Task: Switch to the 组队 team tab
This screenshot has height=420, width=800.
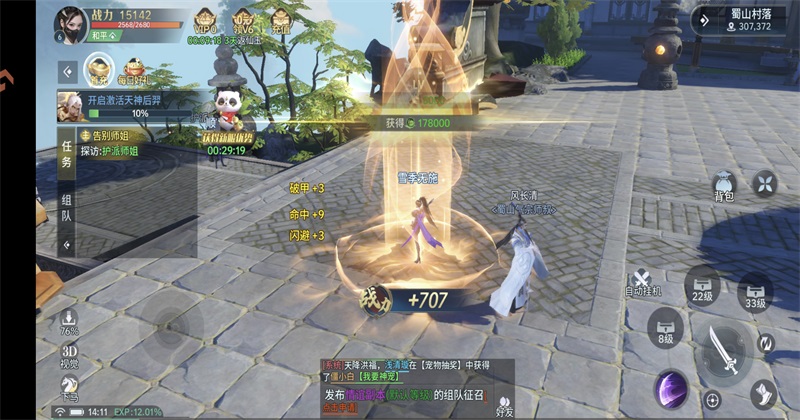Action: (67, 207)
